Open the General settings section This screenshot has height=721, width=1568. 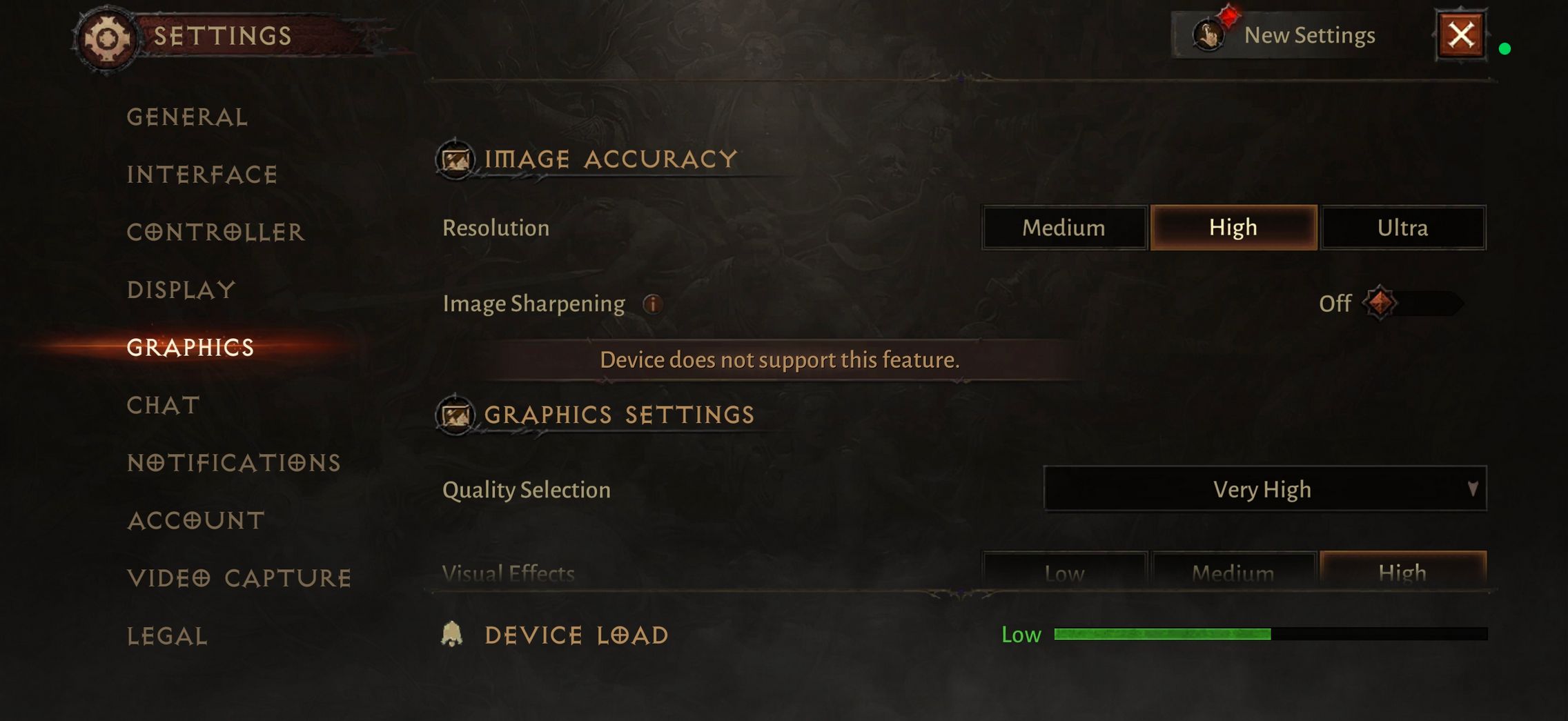(x=187, y=117)
